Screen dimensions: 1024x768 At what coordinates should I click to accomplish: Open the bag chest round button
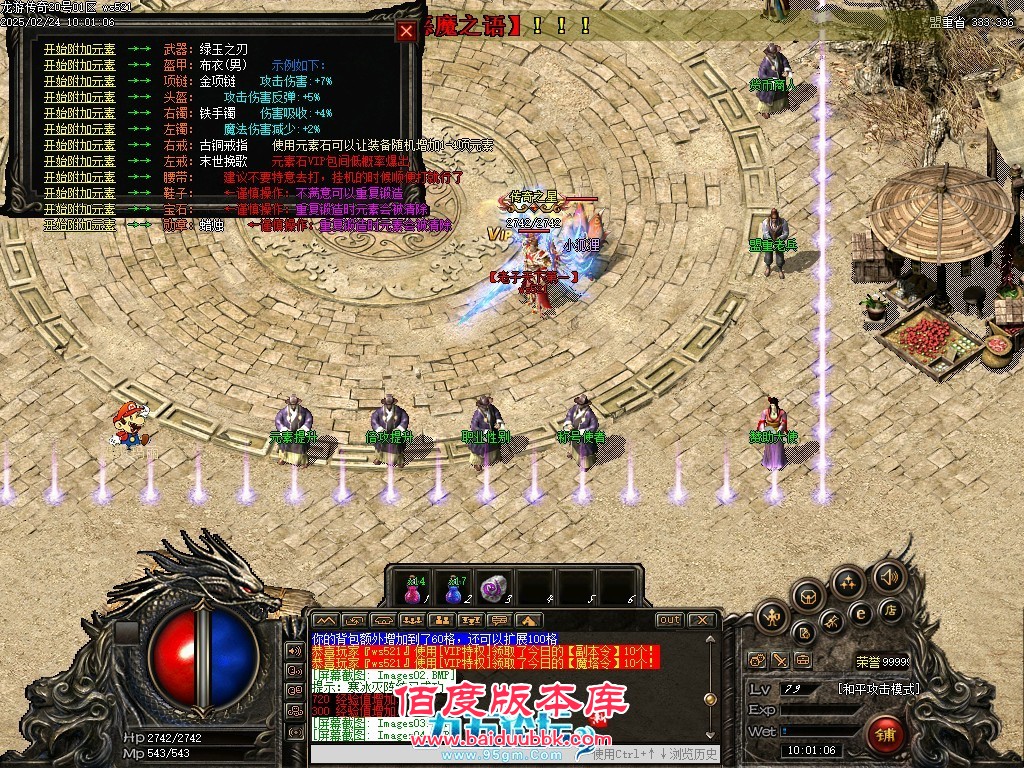(808, 596)
